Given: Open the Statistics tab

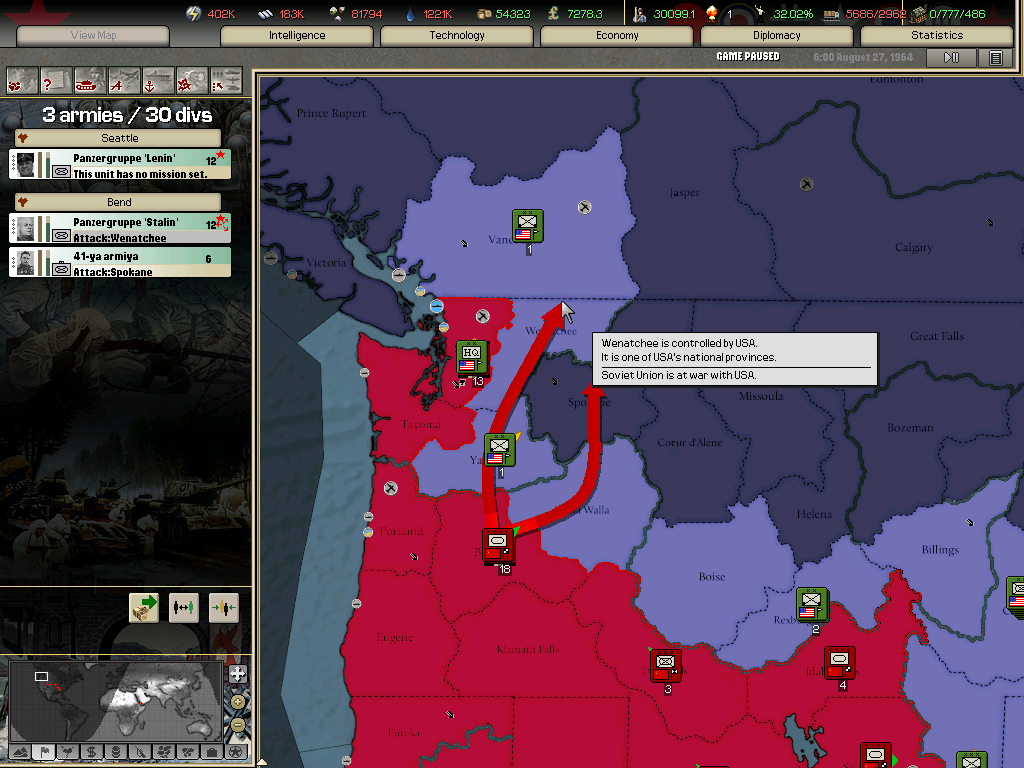Looking at the screenshot, I should pyautogui.click(x=937, y=36).
